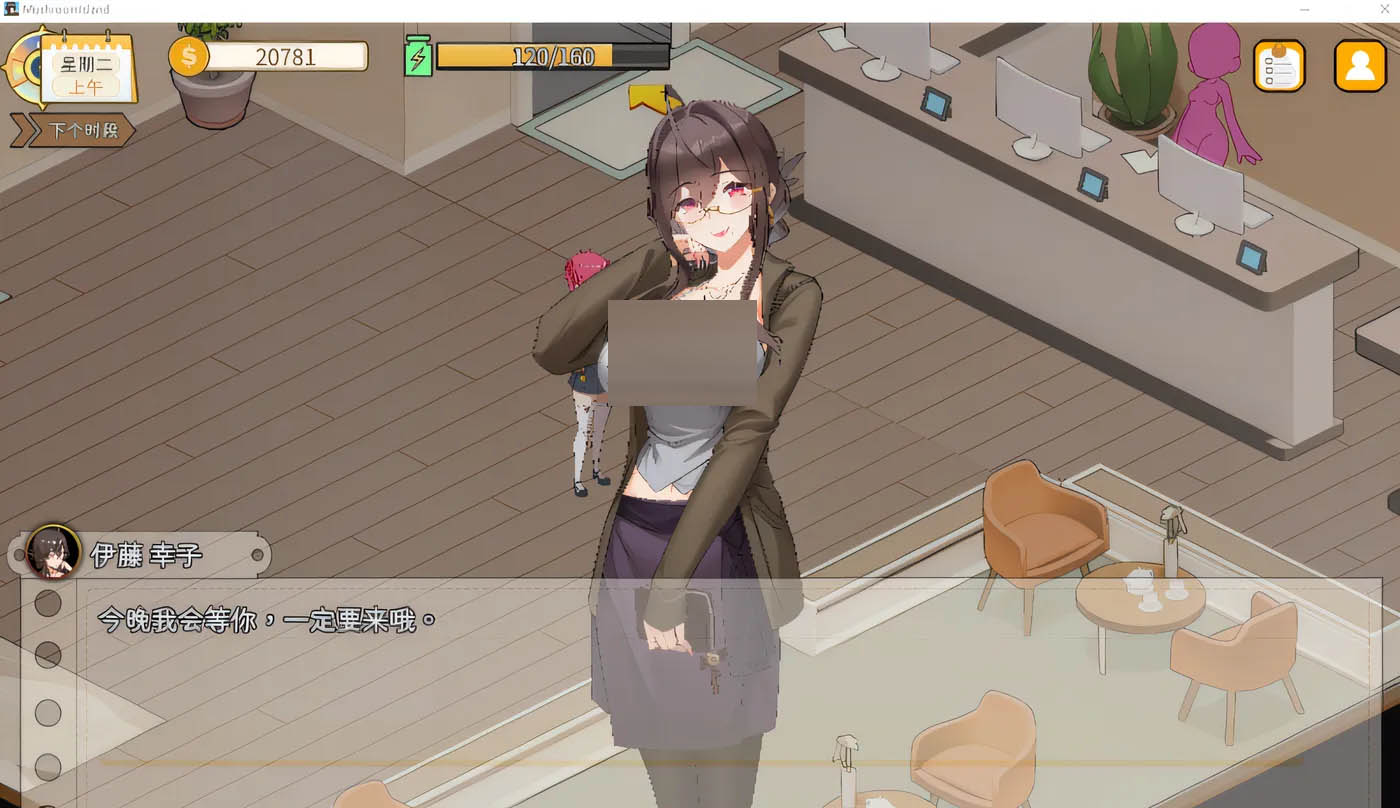Open the clipboard task list
Viewport: 1400px width, 808px height.
(x=1279, y=66)
